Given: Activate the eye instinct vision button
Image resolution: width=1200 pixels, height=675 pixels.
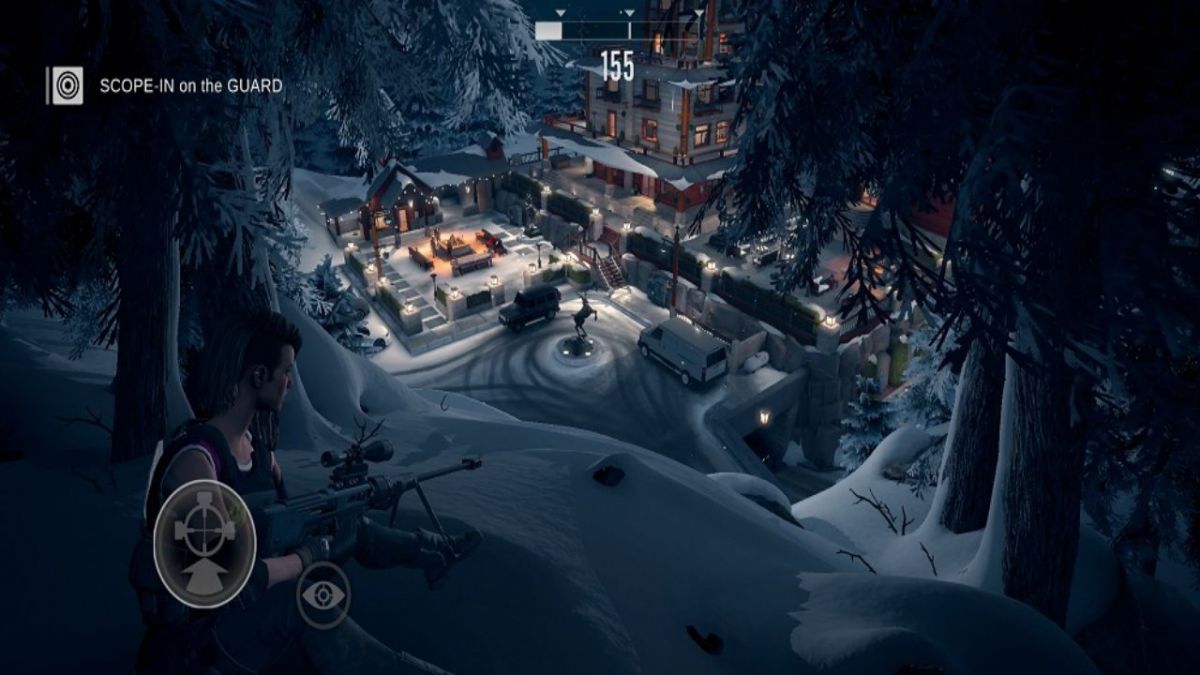Looking at the screenshot, I should pyautogui.click(x=324, y=595).
